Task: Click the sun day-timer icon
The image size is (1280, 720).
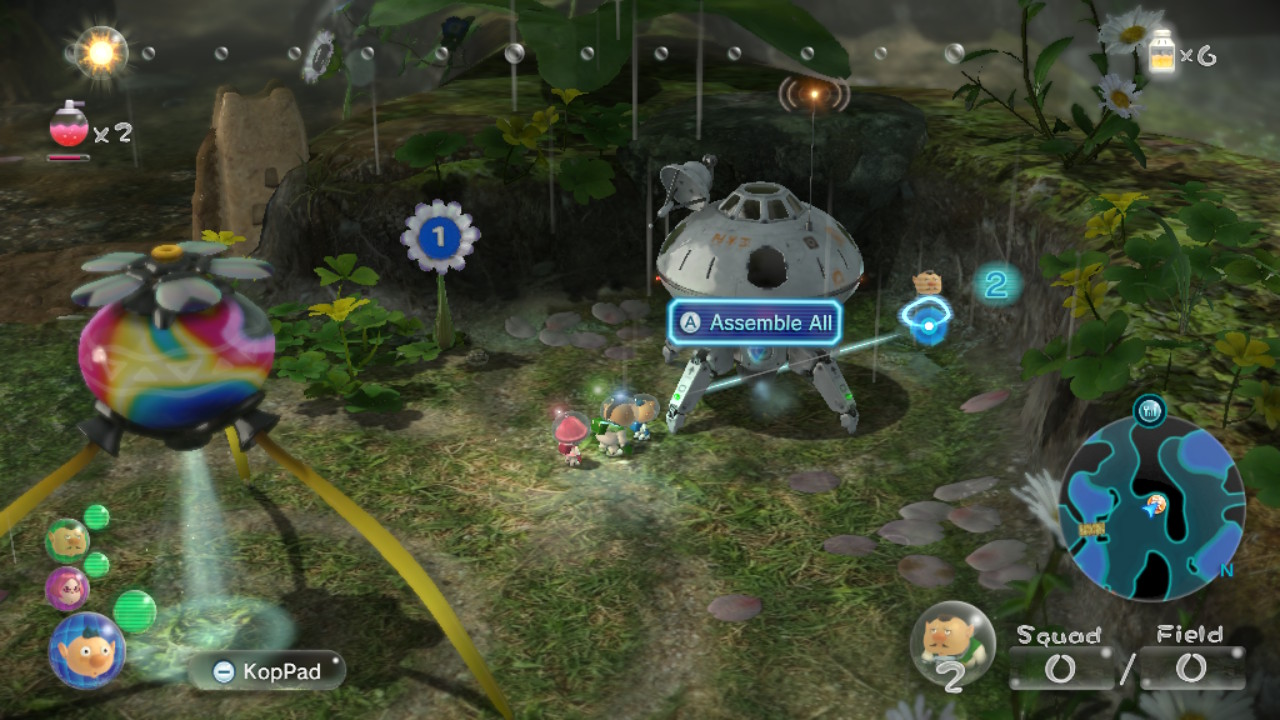Action: click(100, 51)
